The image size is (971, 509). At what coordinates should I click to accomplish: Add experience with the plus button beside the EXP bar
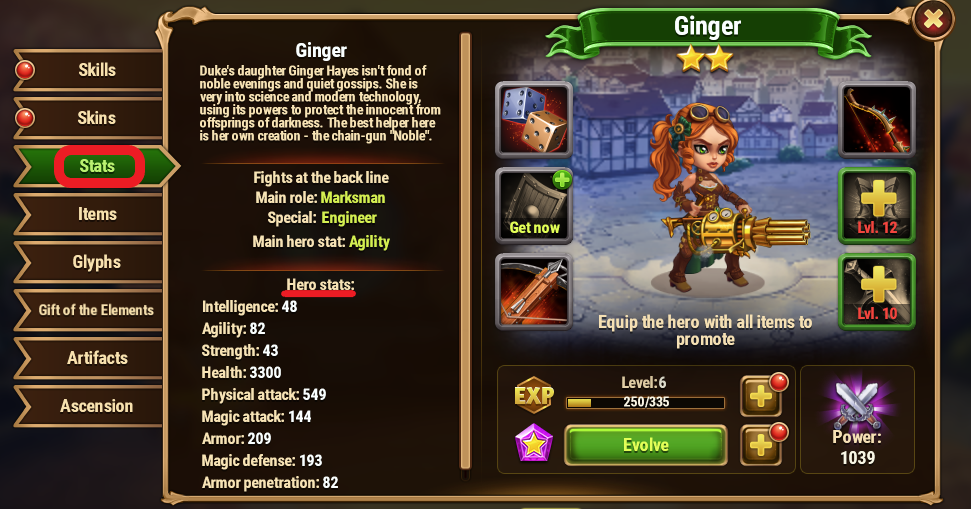pos(761,396)
